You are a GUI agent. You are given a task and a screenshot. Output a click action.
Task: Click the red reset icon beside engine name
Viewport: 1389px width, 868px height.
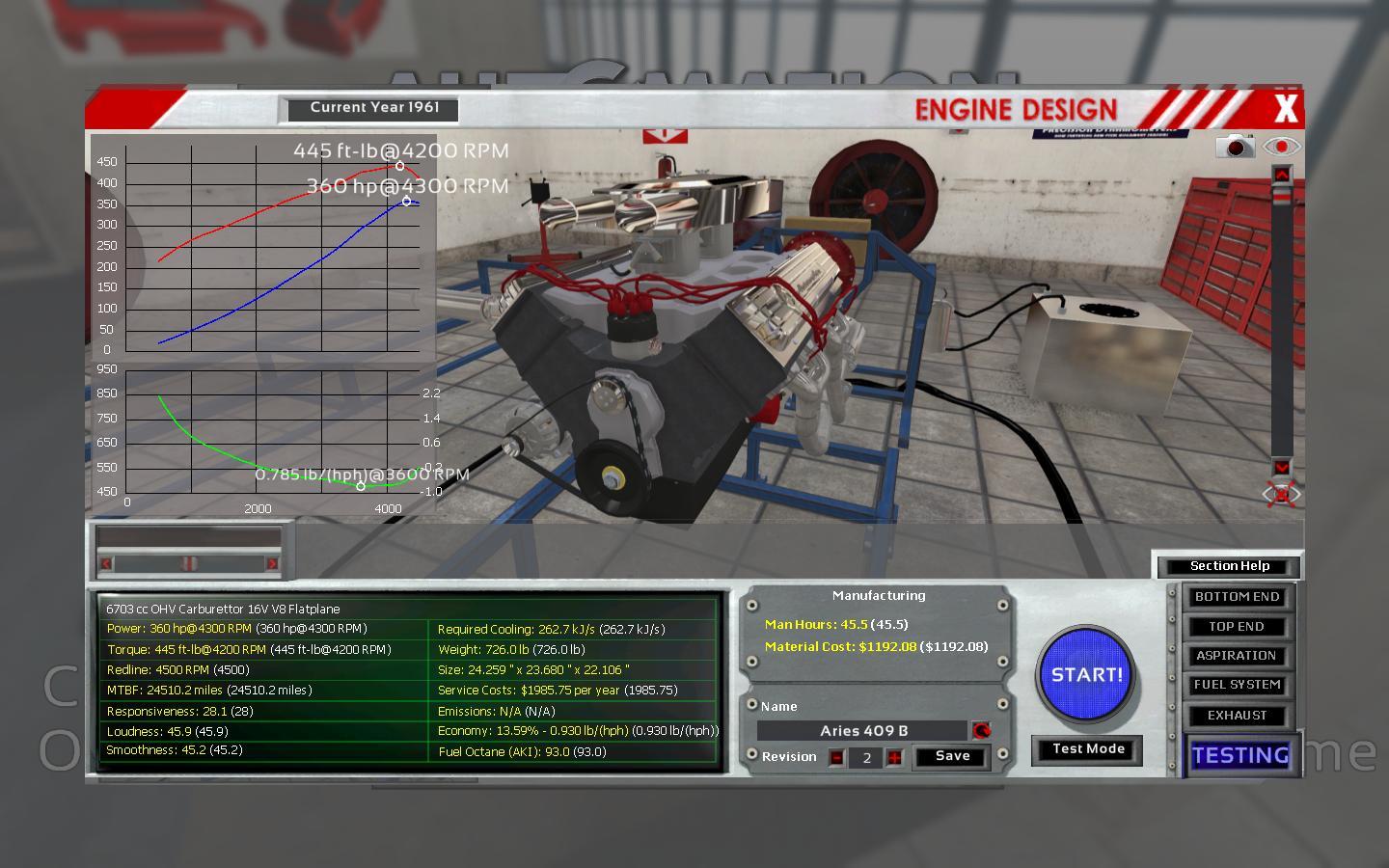coord(981,731)
